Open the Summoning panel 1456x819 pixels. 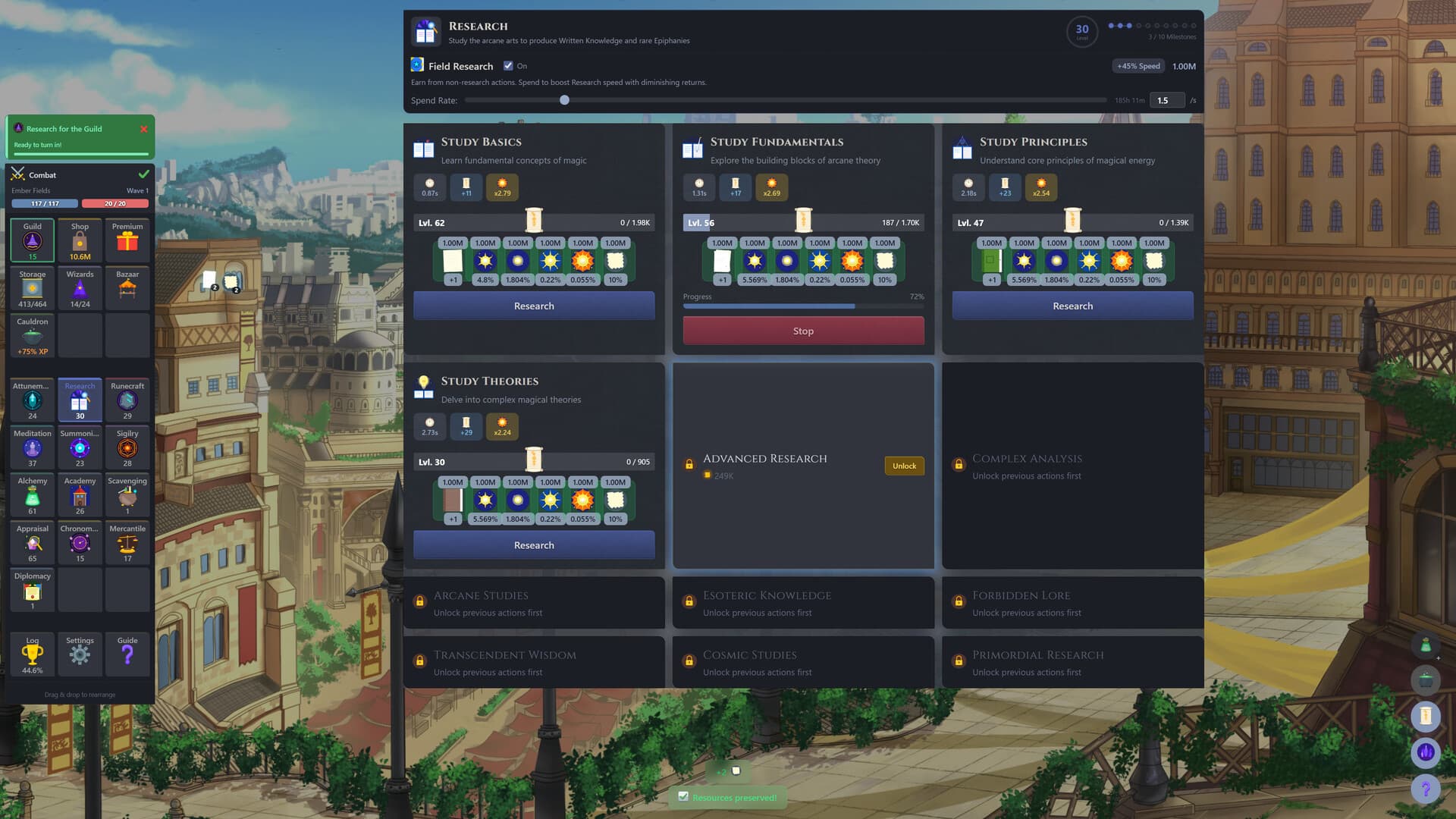click(80, 447)
